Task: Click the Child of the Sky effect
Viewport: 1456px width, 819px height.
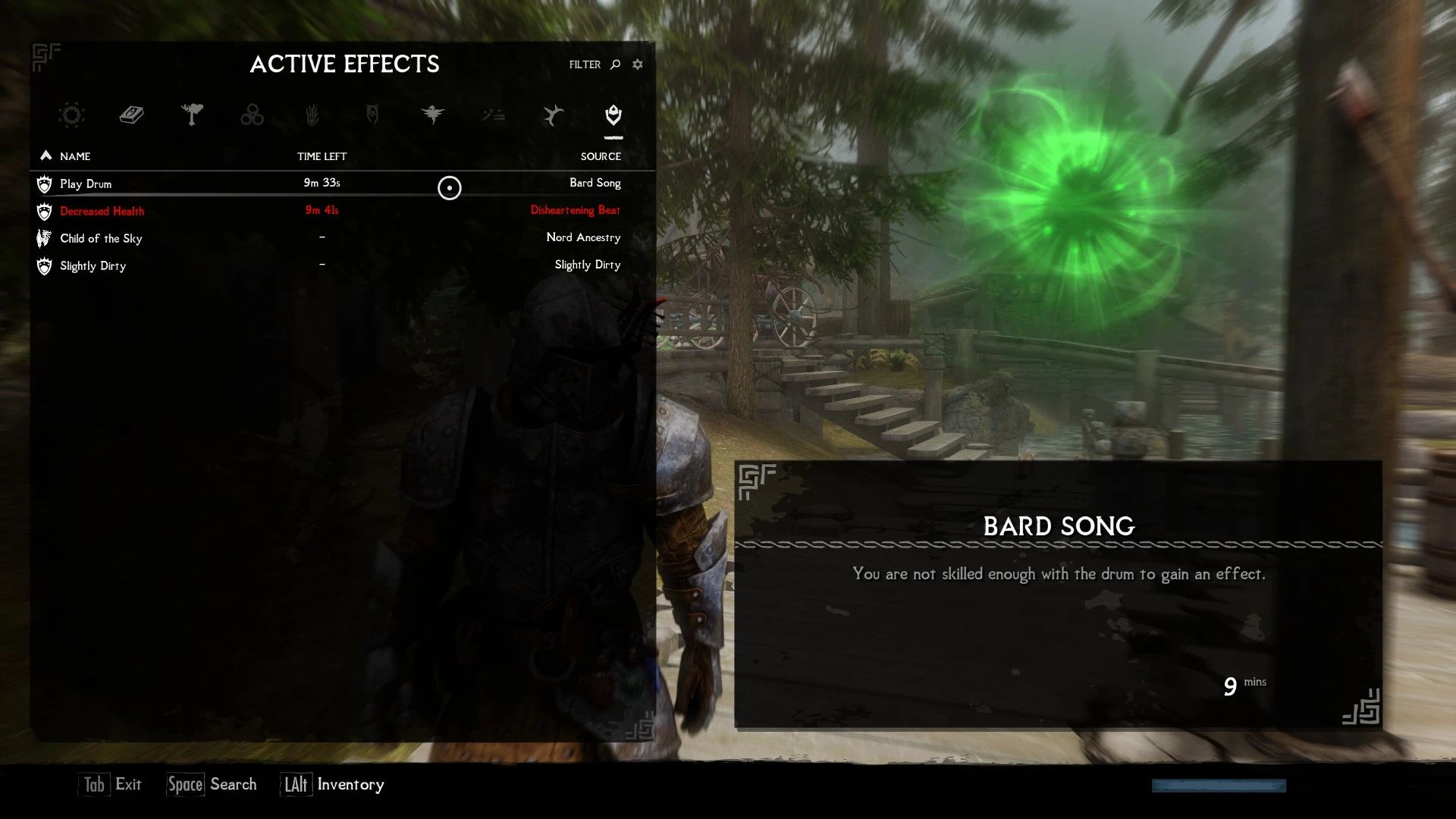Action: pos(101,238)
